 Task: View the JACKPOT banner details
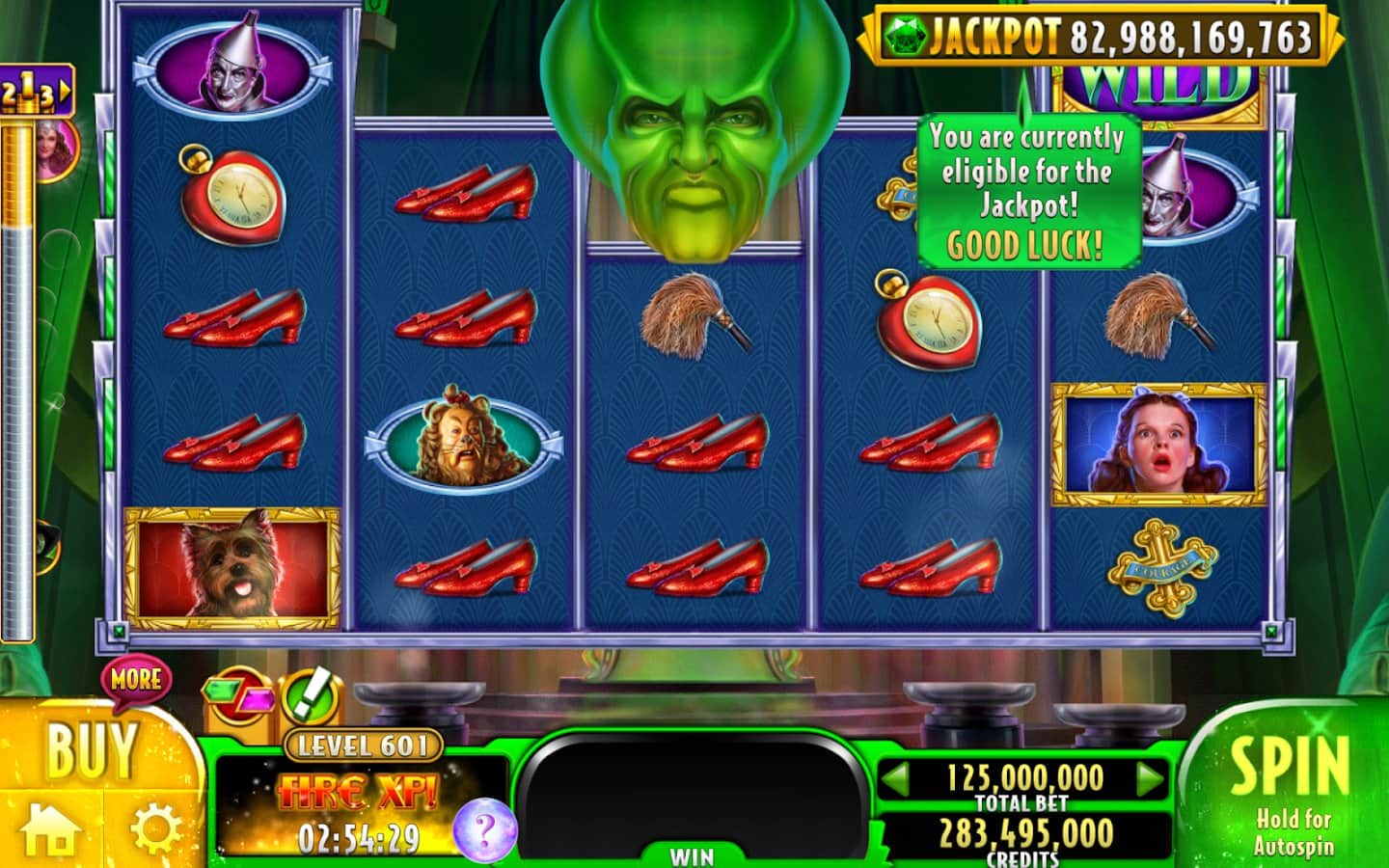click(1100, 37)
